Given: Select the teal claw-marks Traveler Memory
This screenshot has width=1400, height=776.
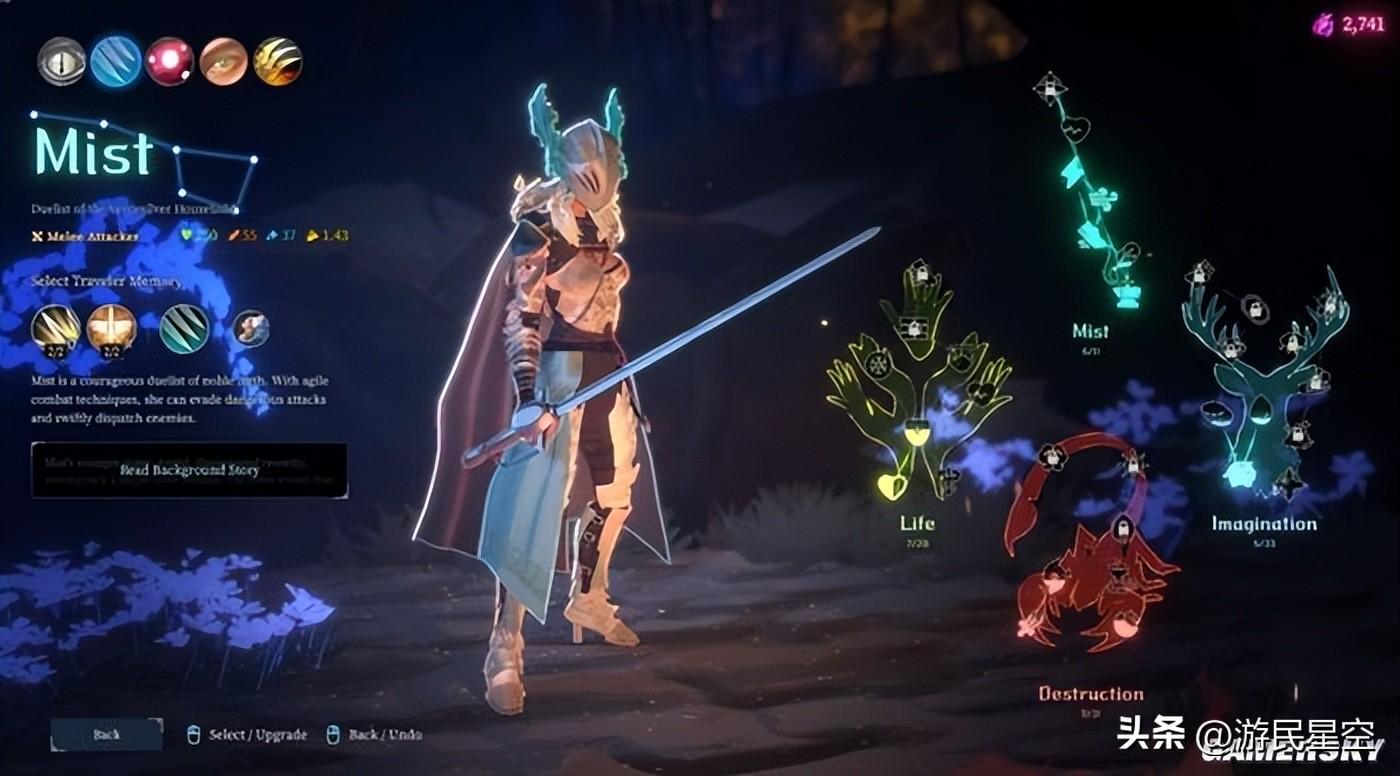Looking at the screenshot, I should [x=185, y=329].
